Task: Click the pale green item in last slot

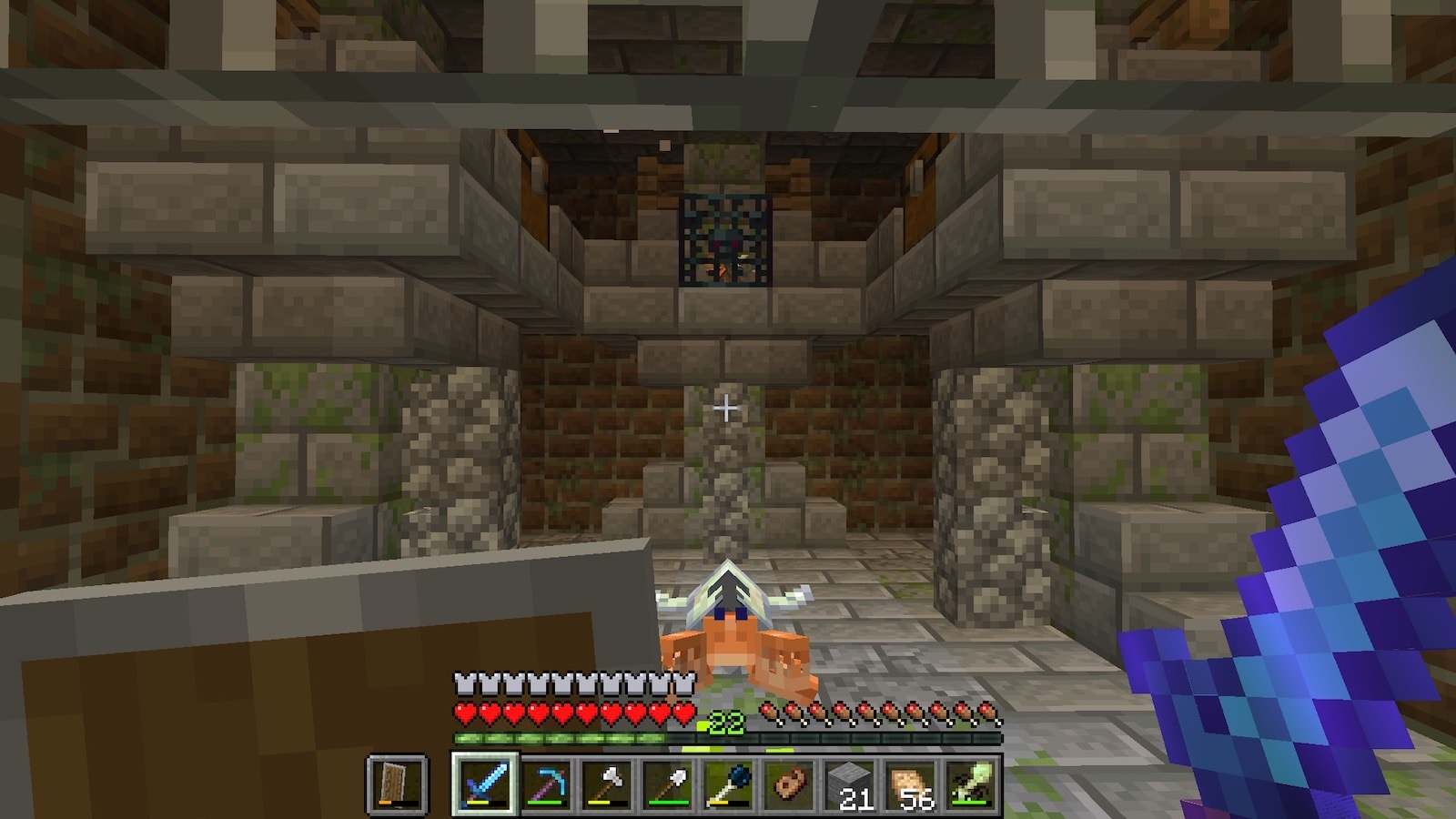Action: 972,784
